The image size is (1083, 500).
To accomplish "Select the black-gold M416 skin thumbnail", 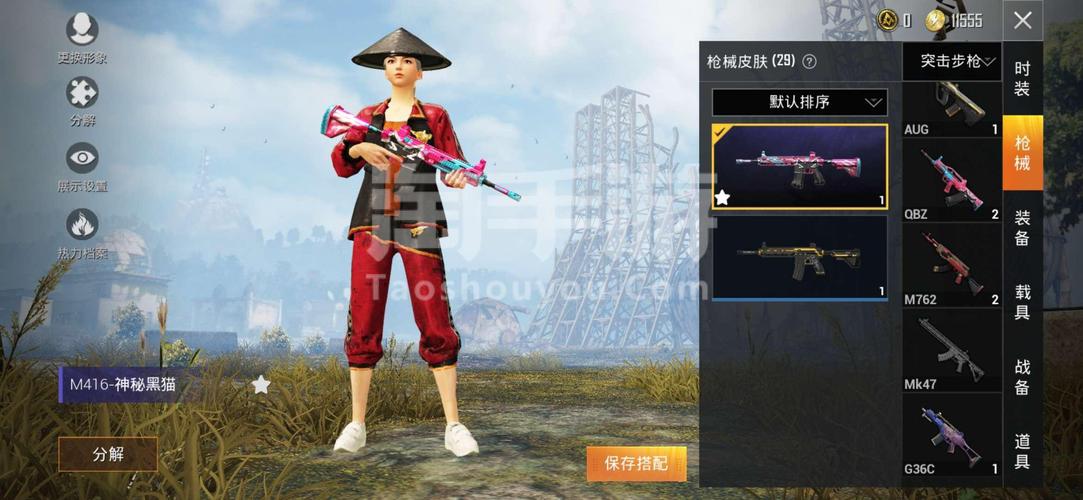I will click(x=799, y=257).
